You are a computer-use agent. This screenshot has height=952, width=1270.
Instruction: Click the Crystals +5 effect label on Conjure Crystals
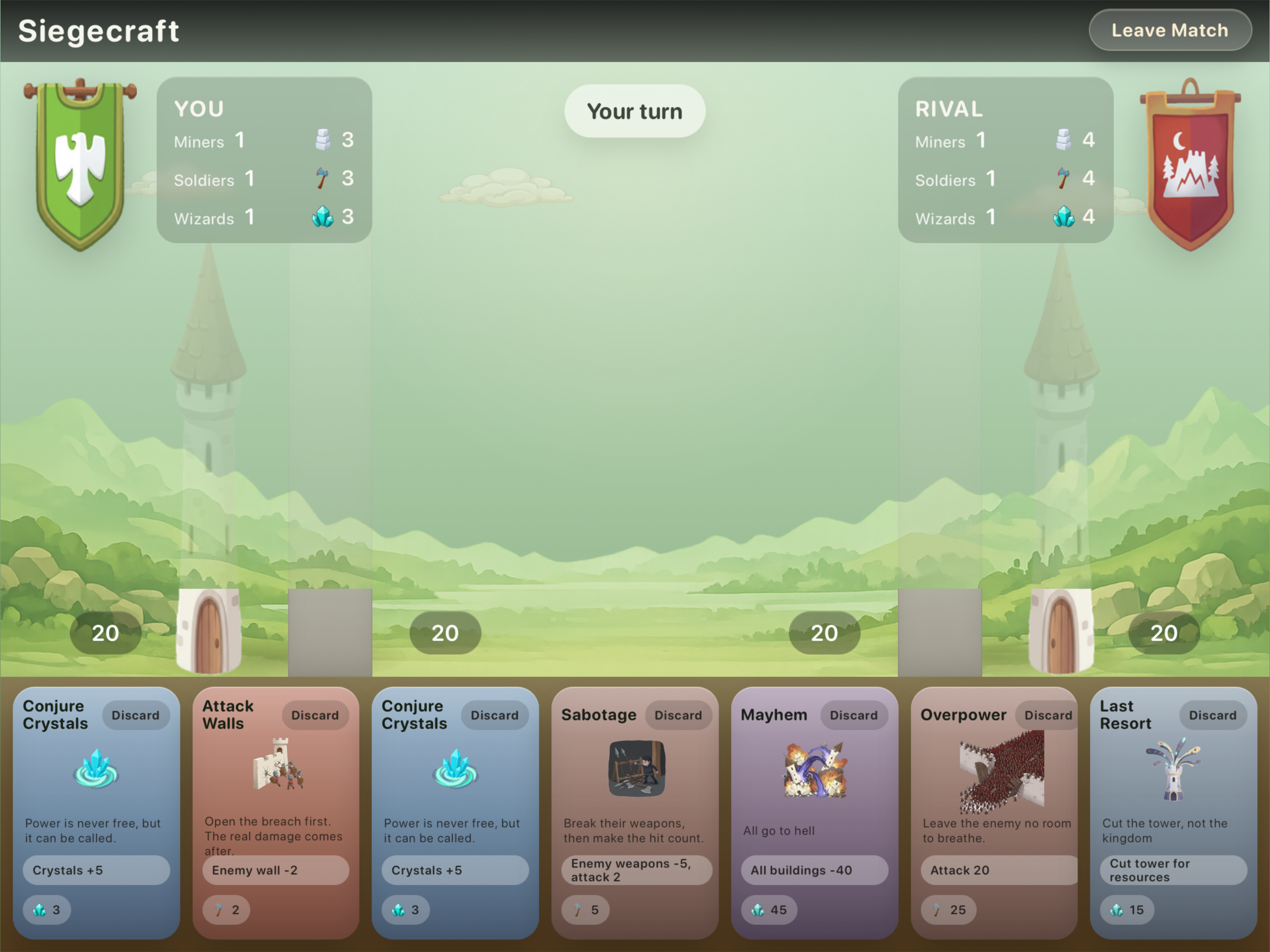(96, 870)
